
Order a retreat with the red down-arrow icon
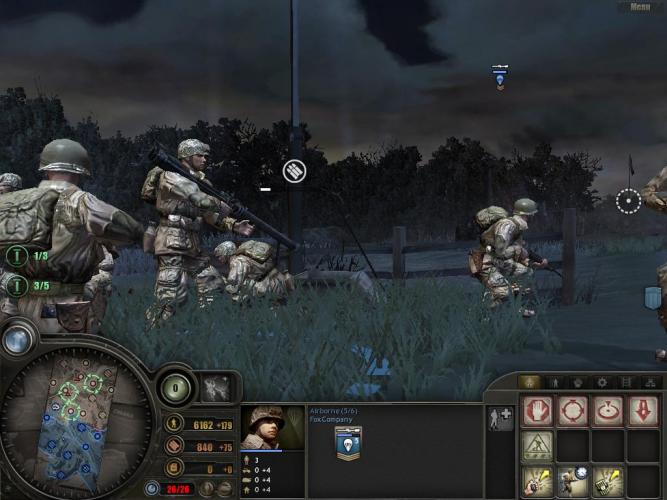pos(643,411)
